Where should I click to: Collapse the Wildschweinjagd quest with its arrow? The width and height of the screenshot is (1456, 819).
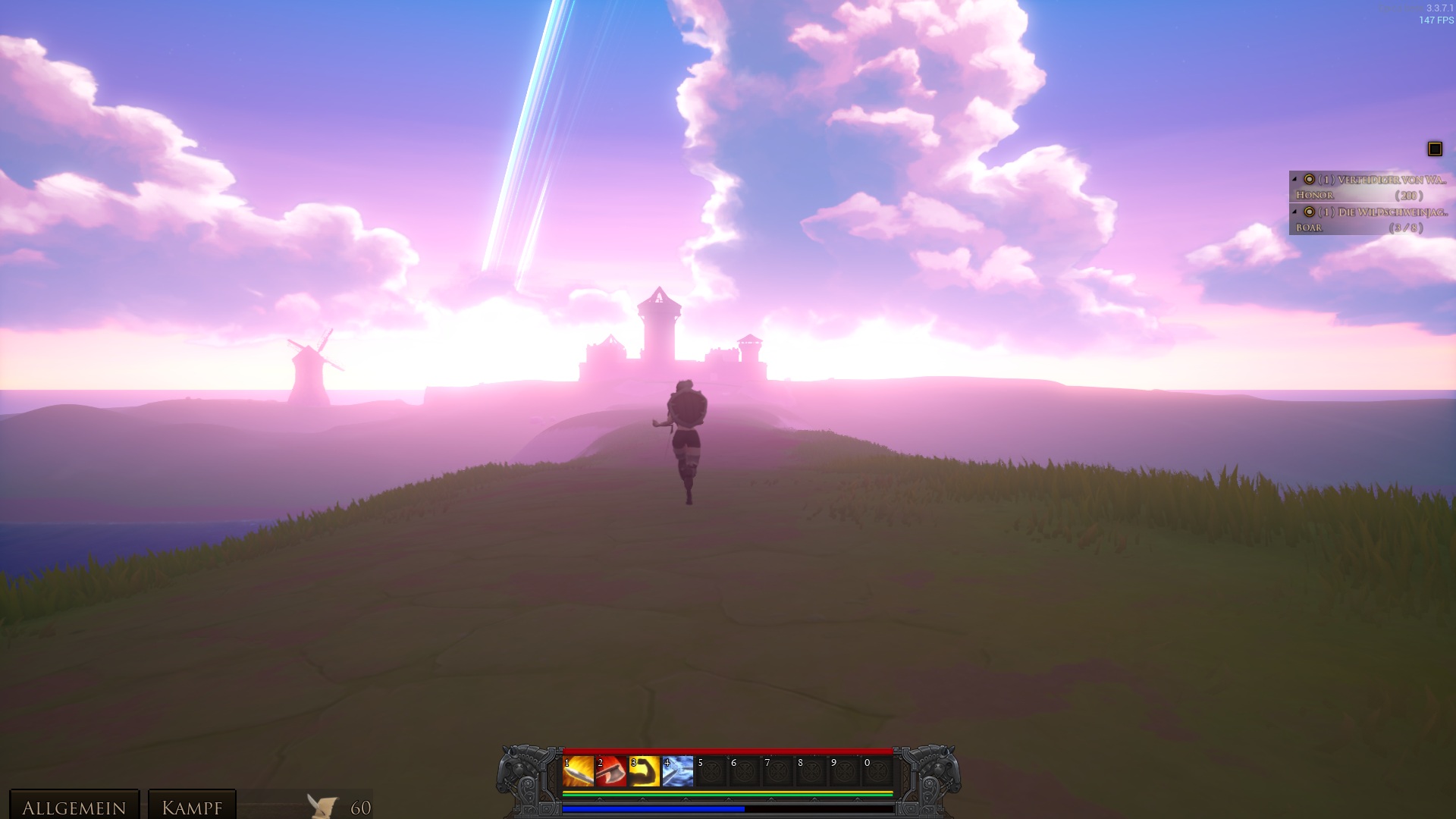click(x=1294, y=212)
